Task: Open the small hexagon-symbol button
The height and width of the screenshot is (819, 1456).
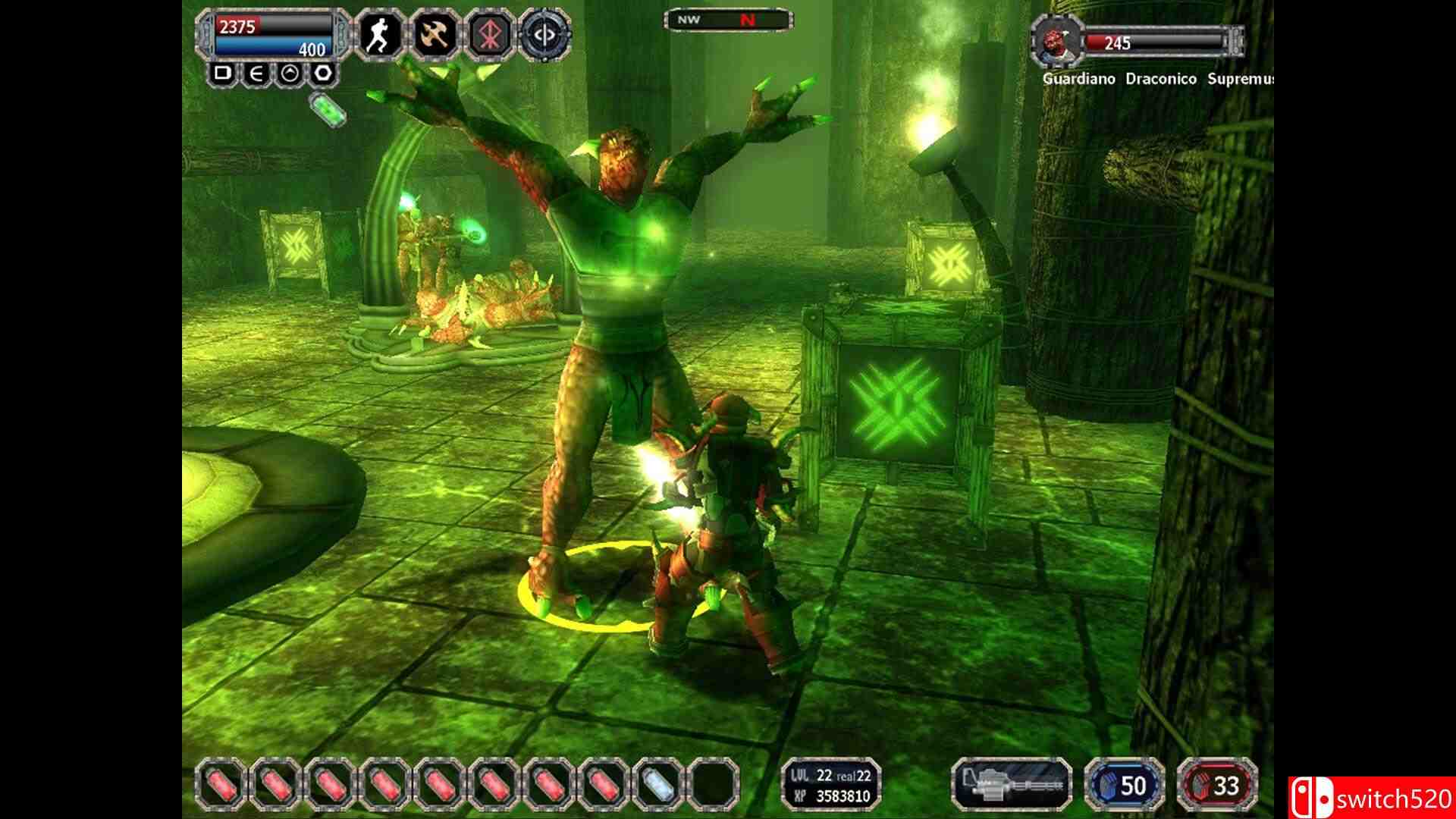Action: click(x=323, y=74)
